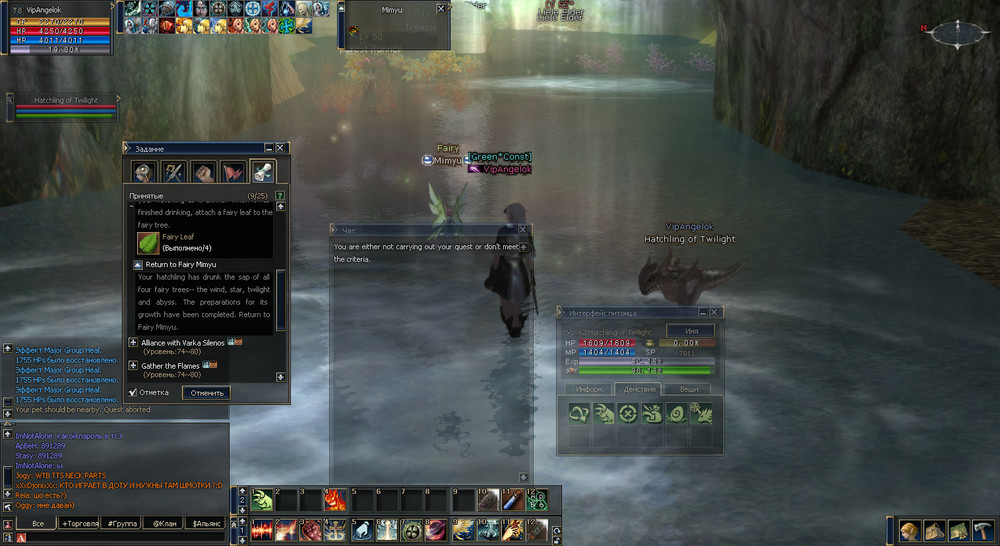
Task: Click the Отменить button in quest window
Action: point(206,393)
